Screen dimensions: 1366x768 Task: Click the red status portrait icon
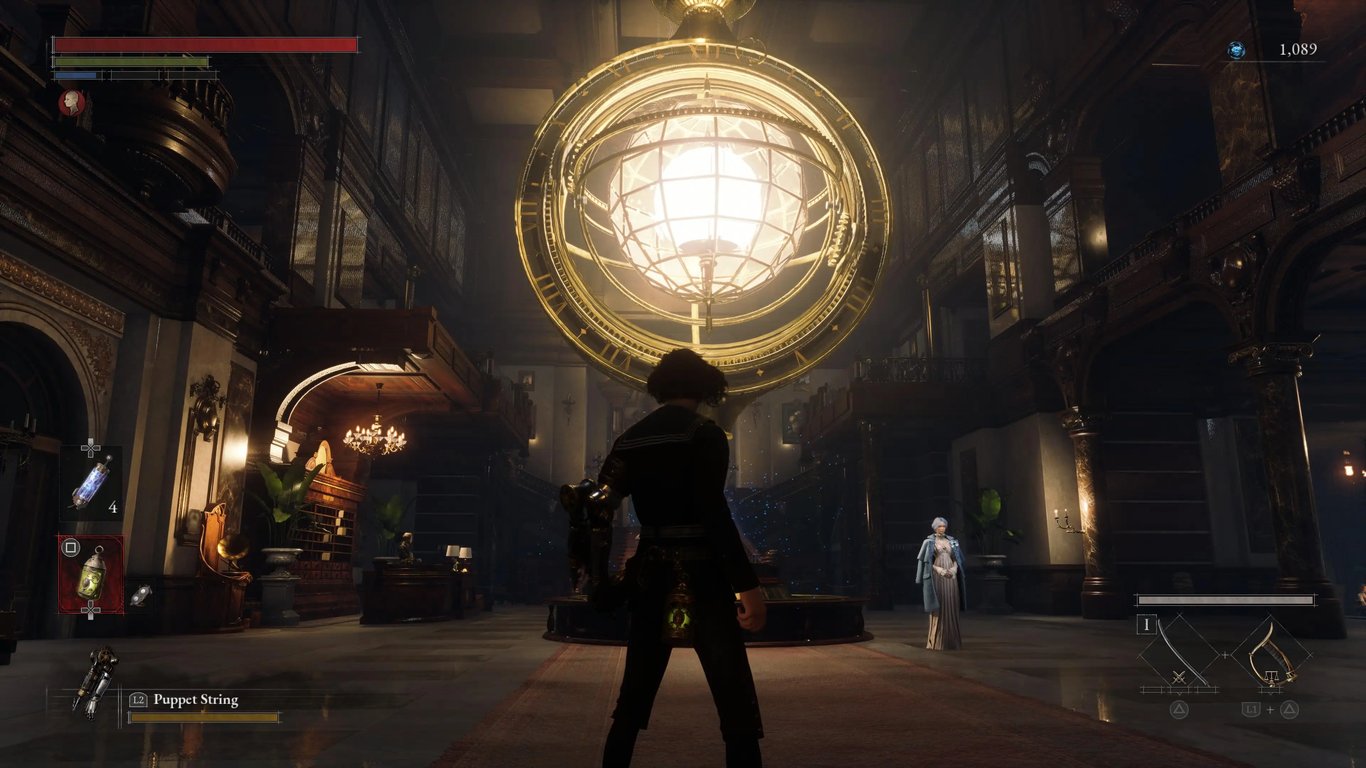pyautogui.click(x=70, y=102)
